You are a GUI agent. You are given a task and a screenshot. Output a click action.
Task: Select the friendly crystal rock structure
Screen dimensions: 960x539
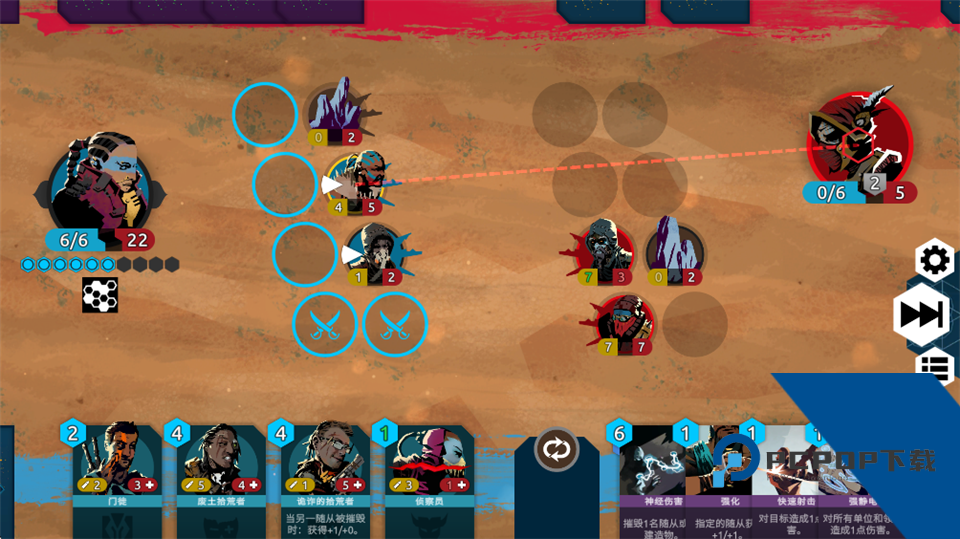click(337, 112)
